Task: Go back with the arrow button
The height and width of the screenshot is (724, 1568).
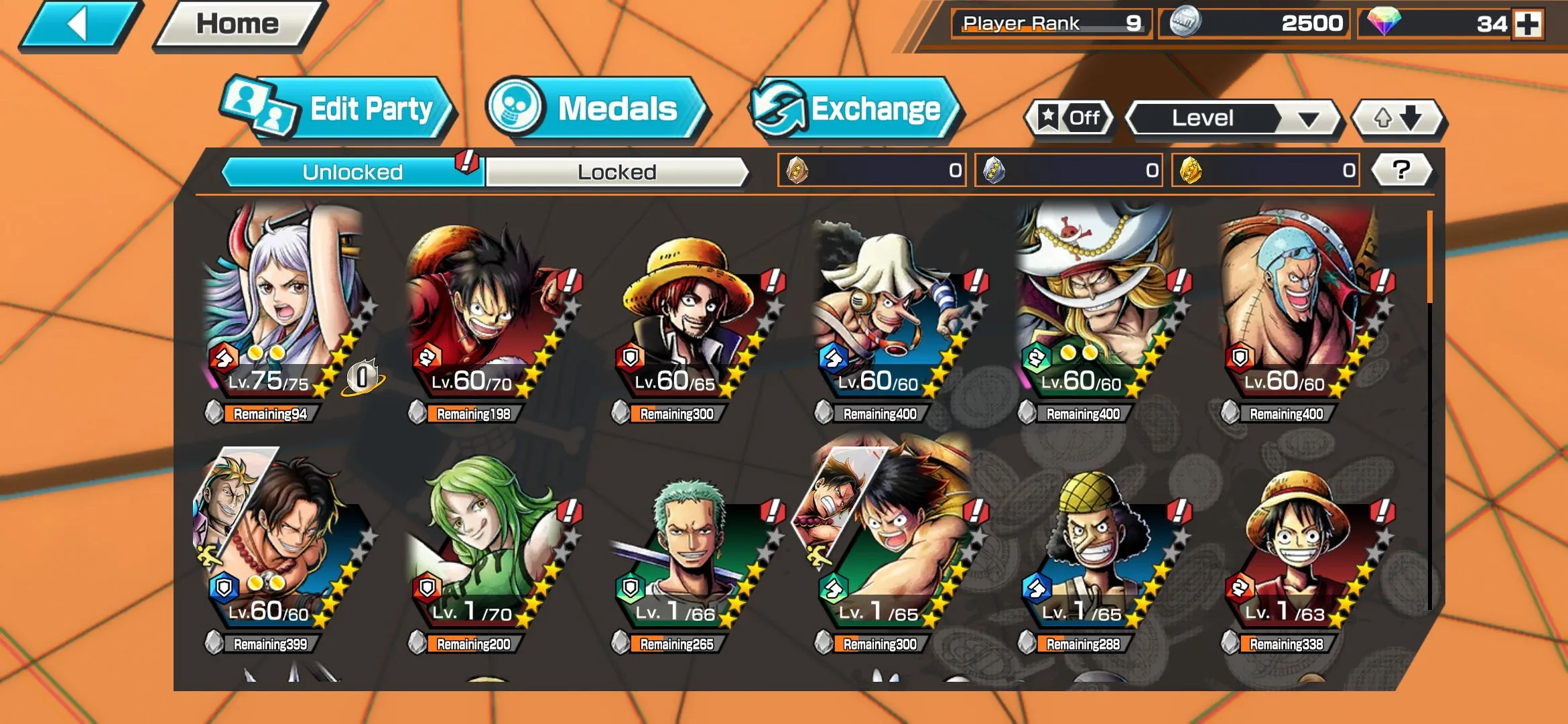Action: tap(79, 25)
